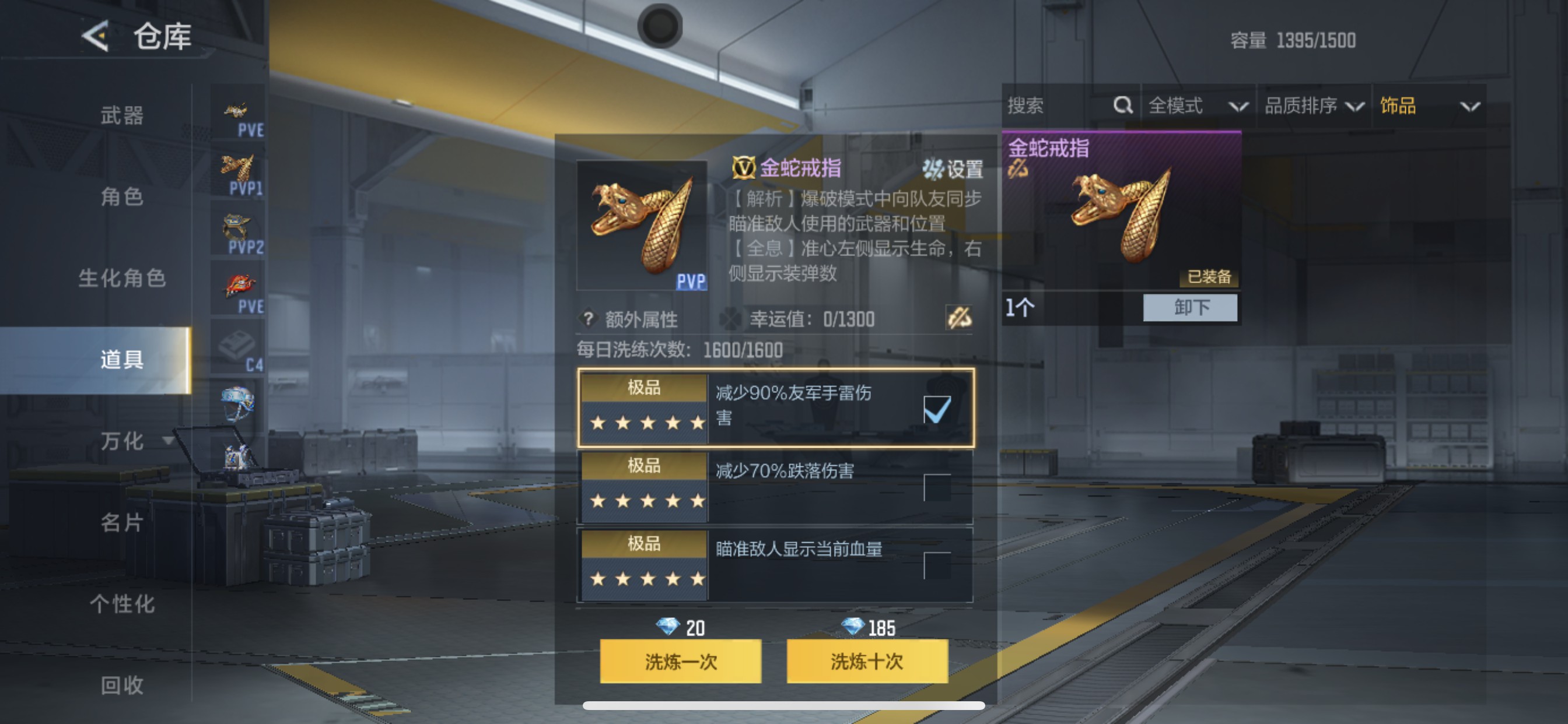This screenshot has width=1568, height=724.
Task: Switch to the 名片 category tab
Action: pos(122,523)
